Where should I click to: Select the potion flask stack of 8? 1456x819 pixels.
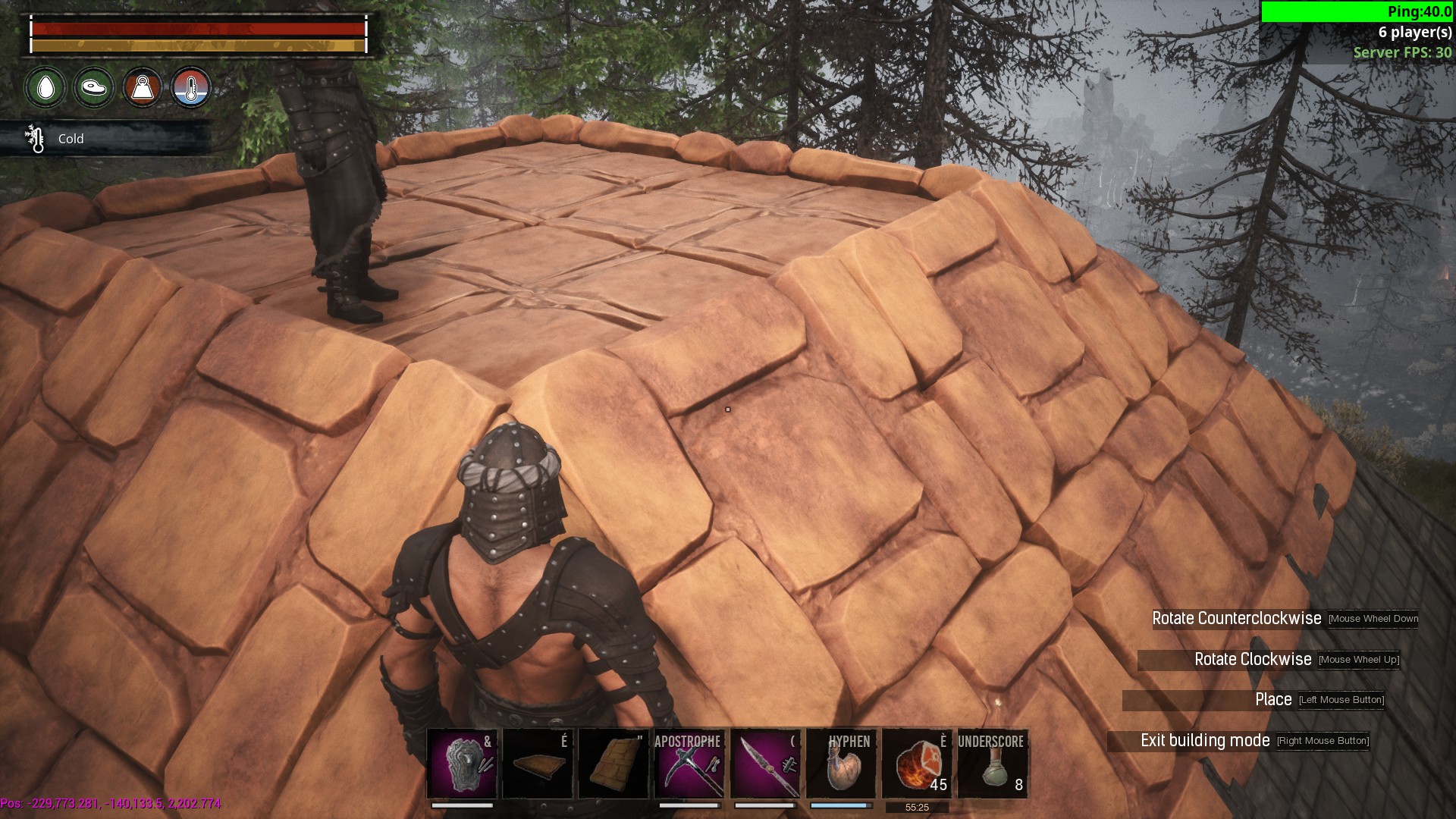pyautogui.click(x=993, y=764)
